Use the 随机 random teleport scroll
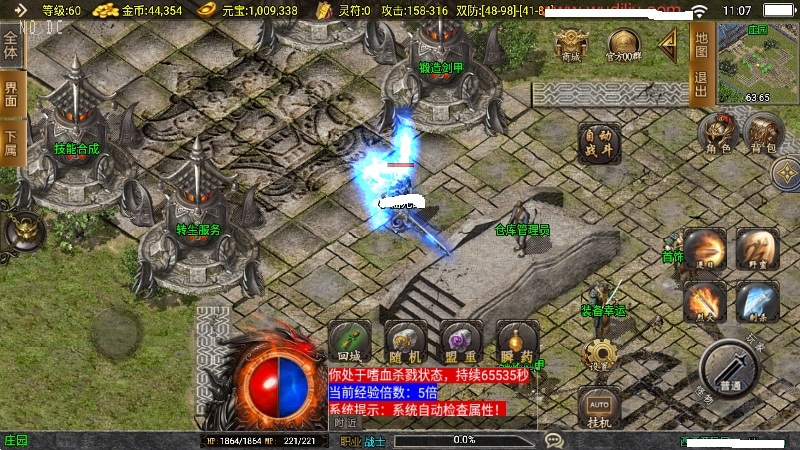 [405, 341]
